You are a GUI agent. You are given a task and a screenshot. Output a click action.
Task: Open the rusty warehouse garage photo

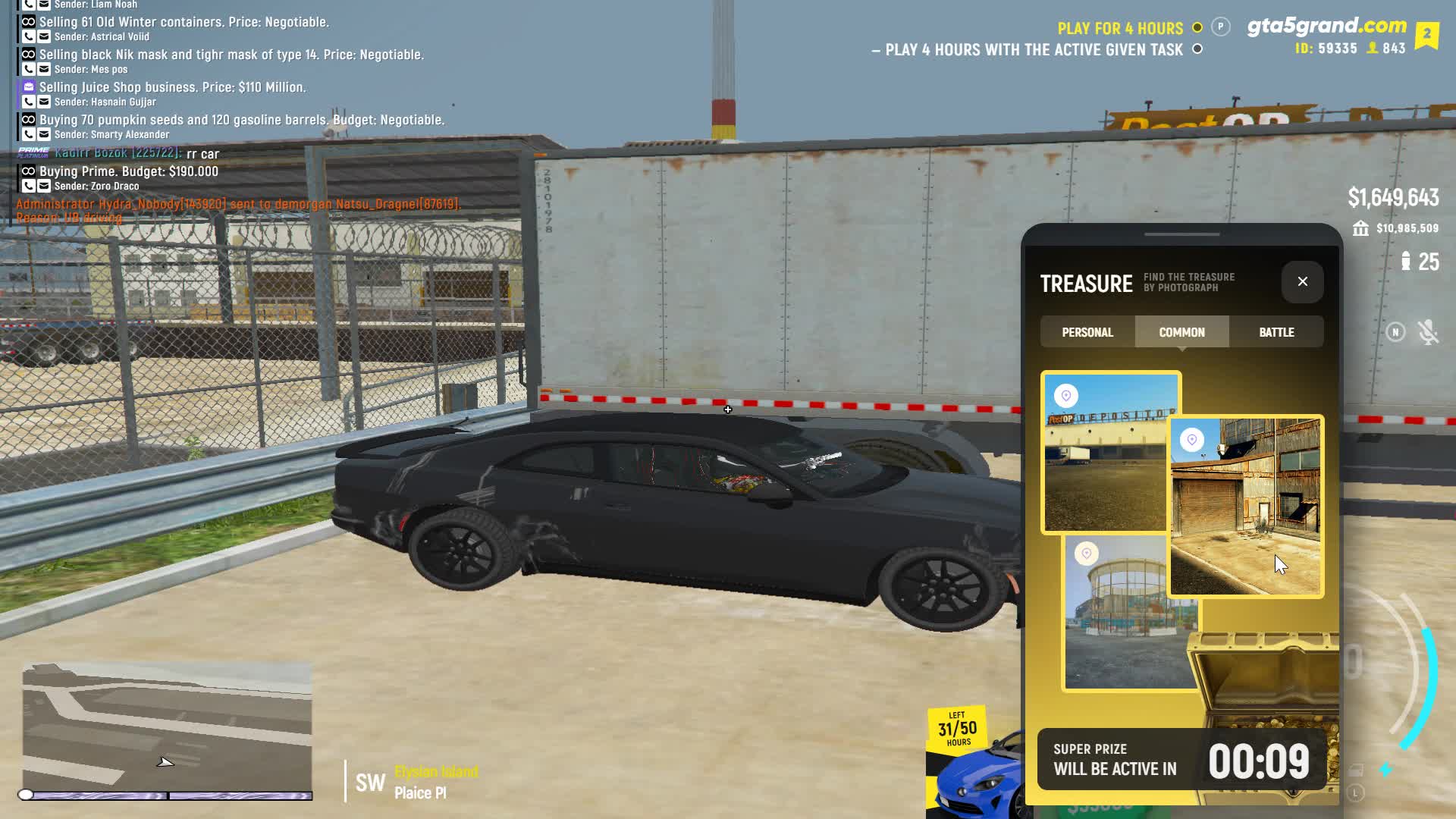tap(1245, 516)
